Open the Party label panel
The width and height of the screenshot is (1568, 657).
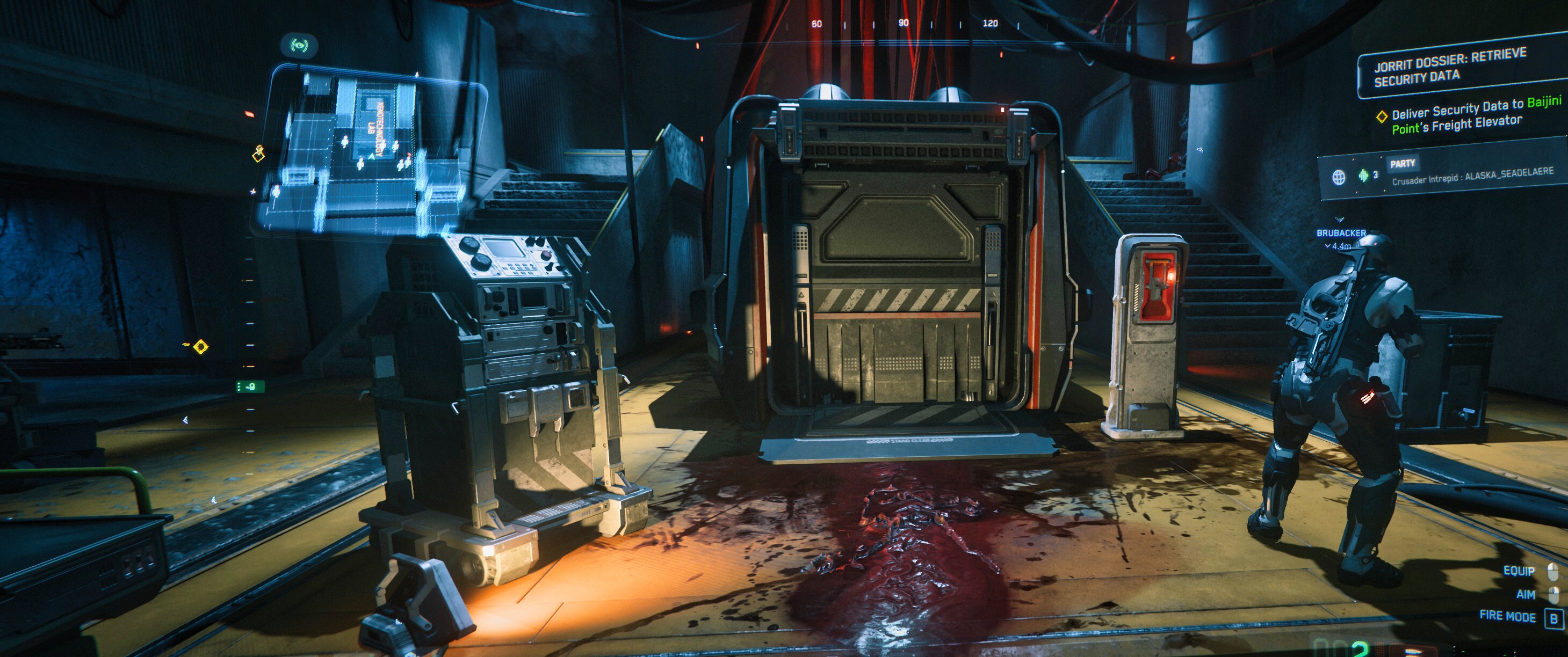(x=1403, y=164)
